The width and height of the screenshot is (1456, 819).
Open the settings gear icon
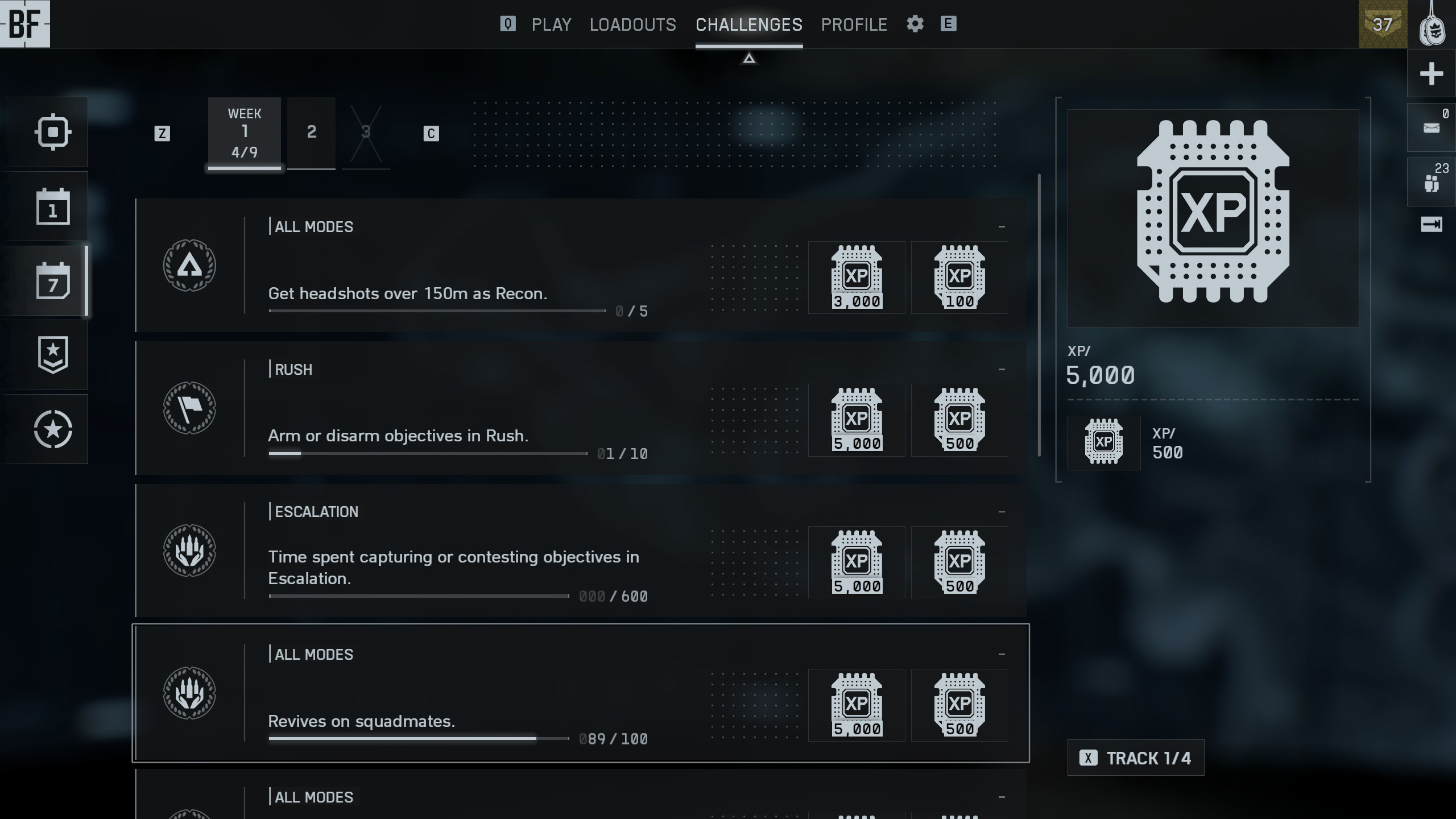pos(915,24)
